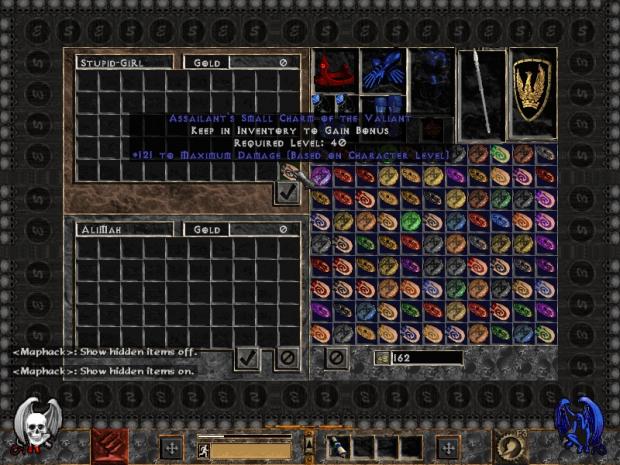
Task: Select the red cap in the helm slot
Action: pos(334,68)
